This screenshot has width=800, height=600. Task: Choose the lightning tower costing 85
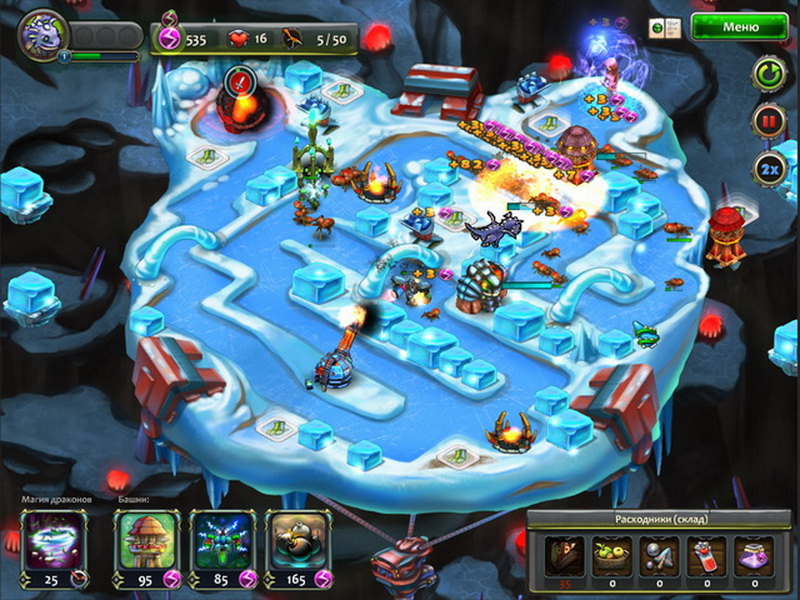(x=222, y=541)
